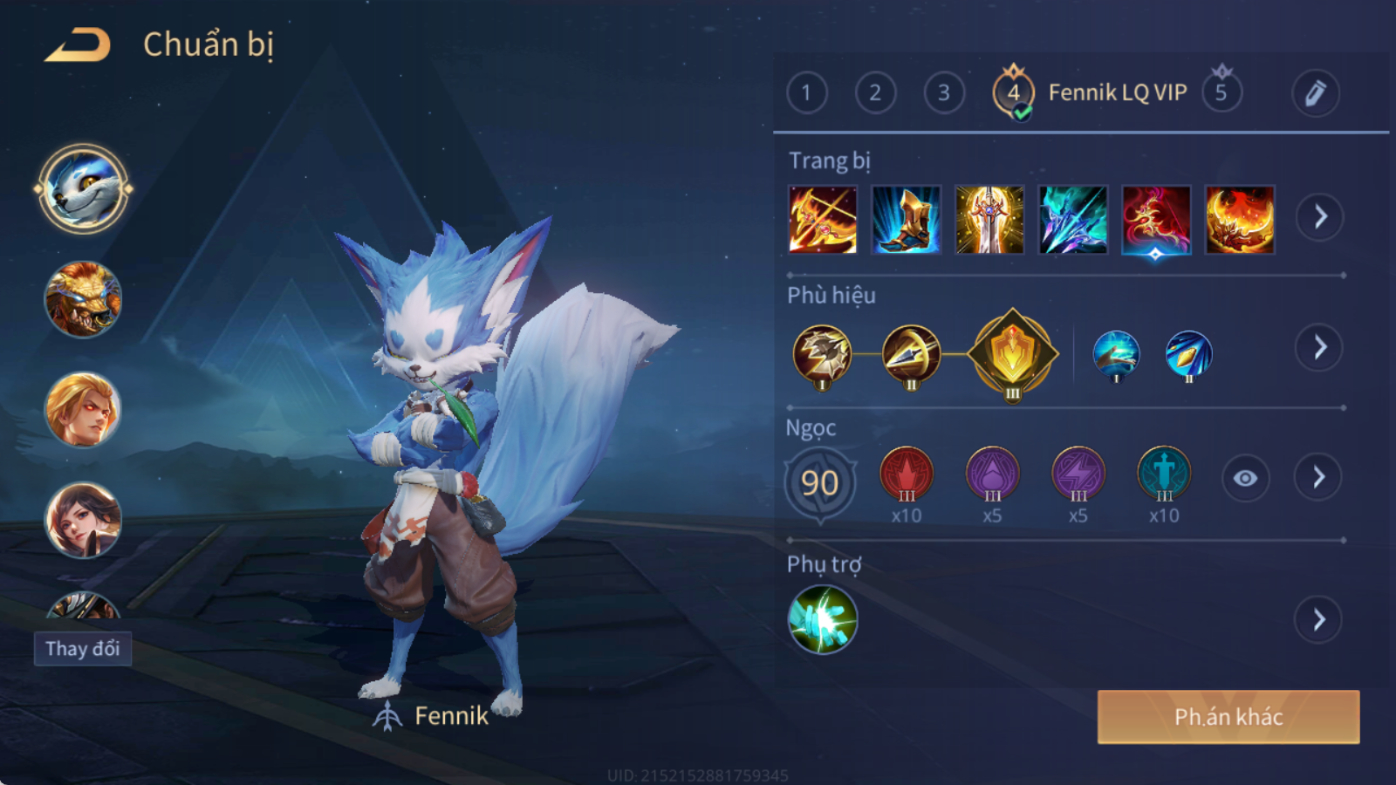
Task: Select the golden boots equipment item
Action: pyautogui.click(x=906, y=219)
